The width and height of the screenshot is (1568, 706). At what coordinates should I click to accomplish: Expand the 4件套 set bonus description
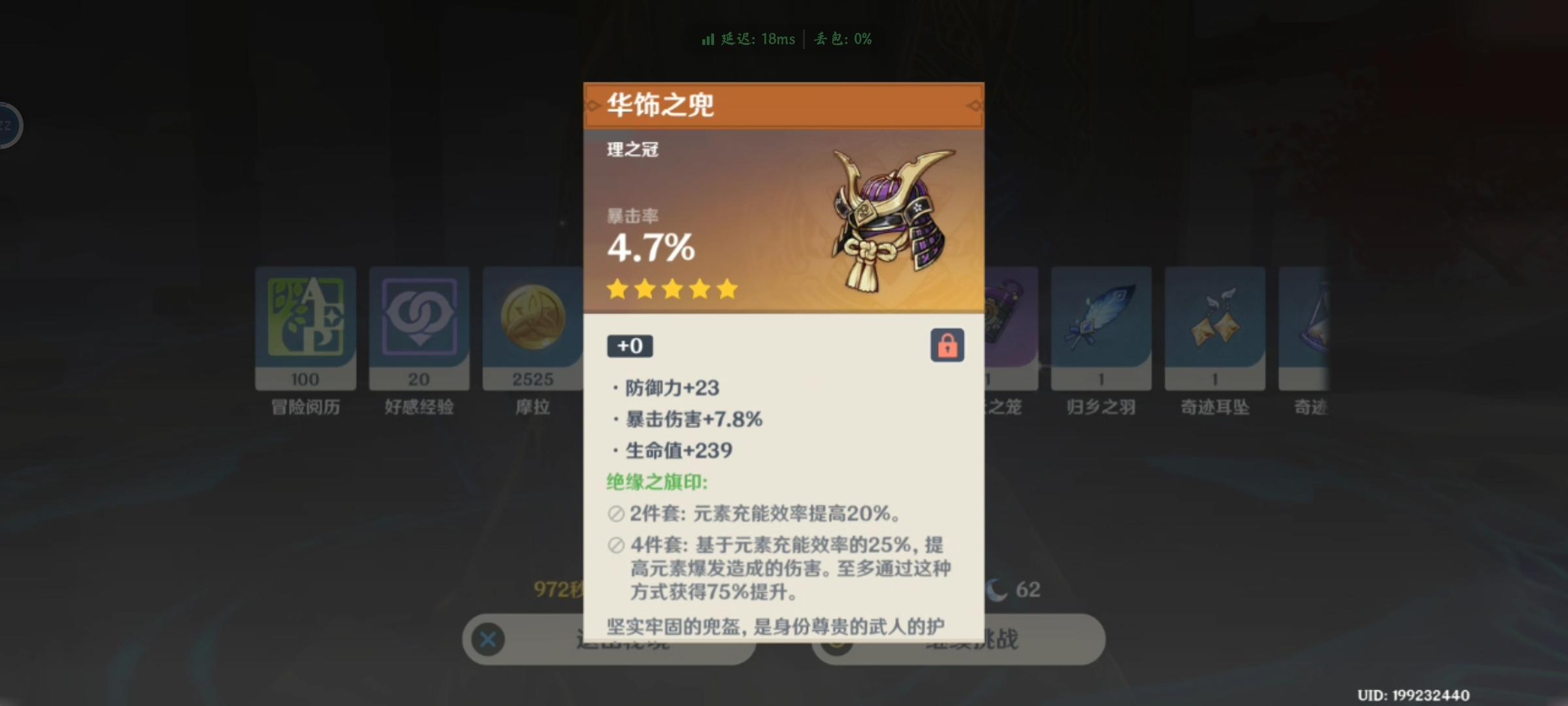point(784,569)
